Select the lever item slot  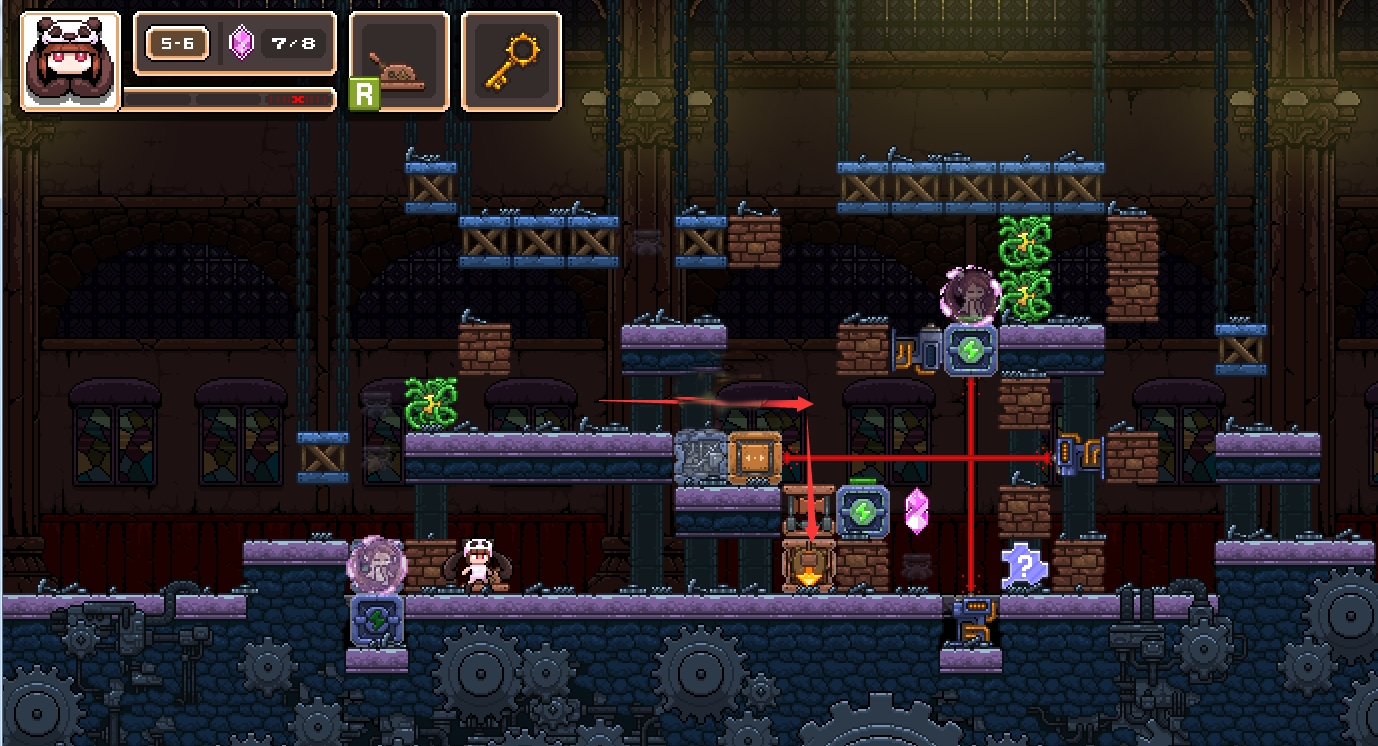[x=399, y=61]
